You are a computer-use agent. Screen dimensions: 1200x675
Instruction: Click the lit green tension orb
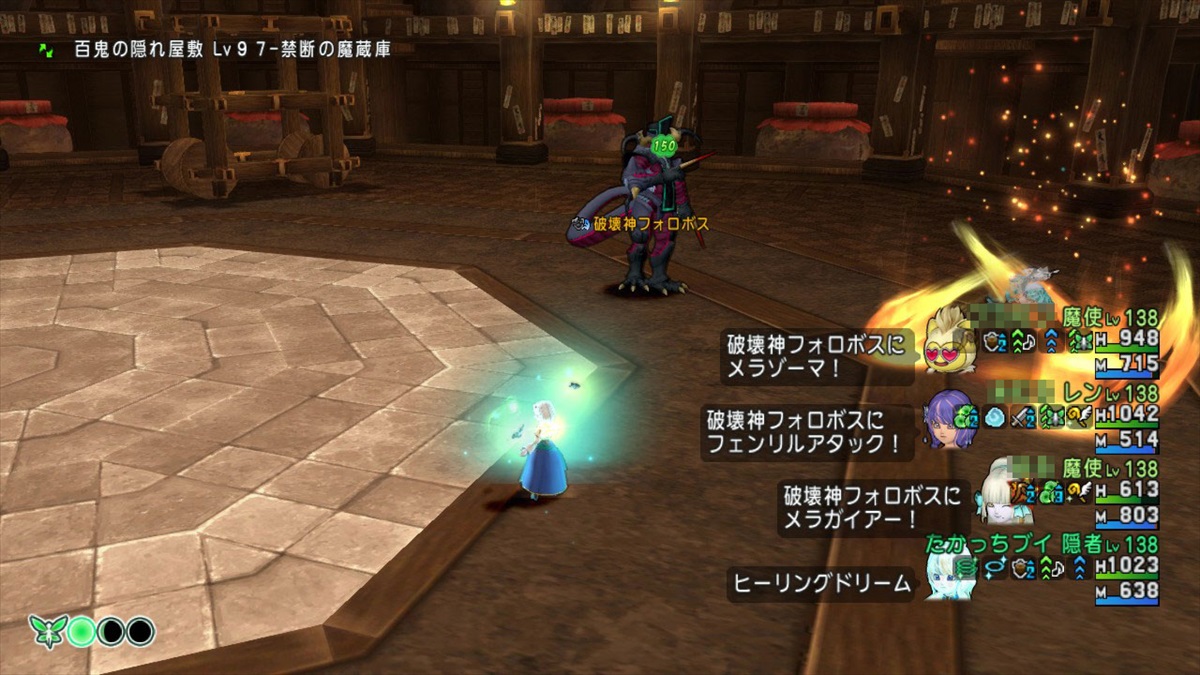83,632
